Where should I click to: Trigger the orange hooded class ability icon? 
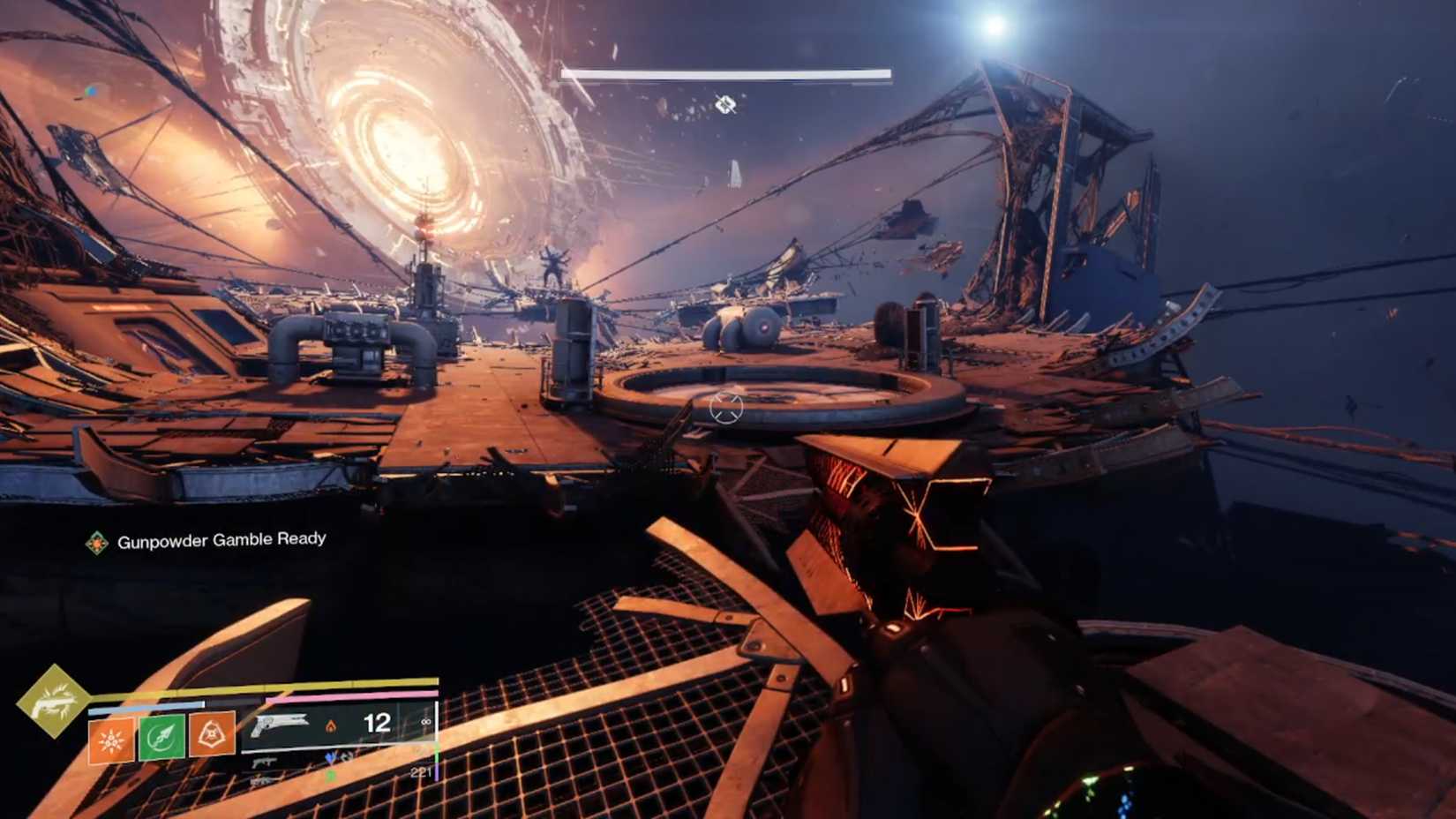point(212,734)
